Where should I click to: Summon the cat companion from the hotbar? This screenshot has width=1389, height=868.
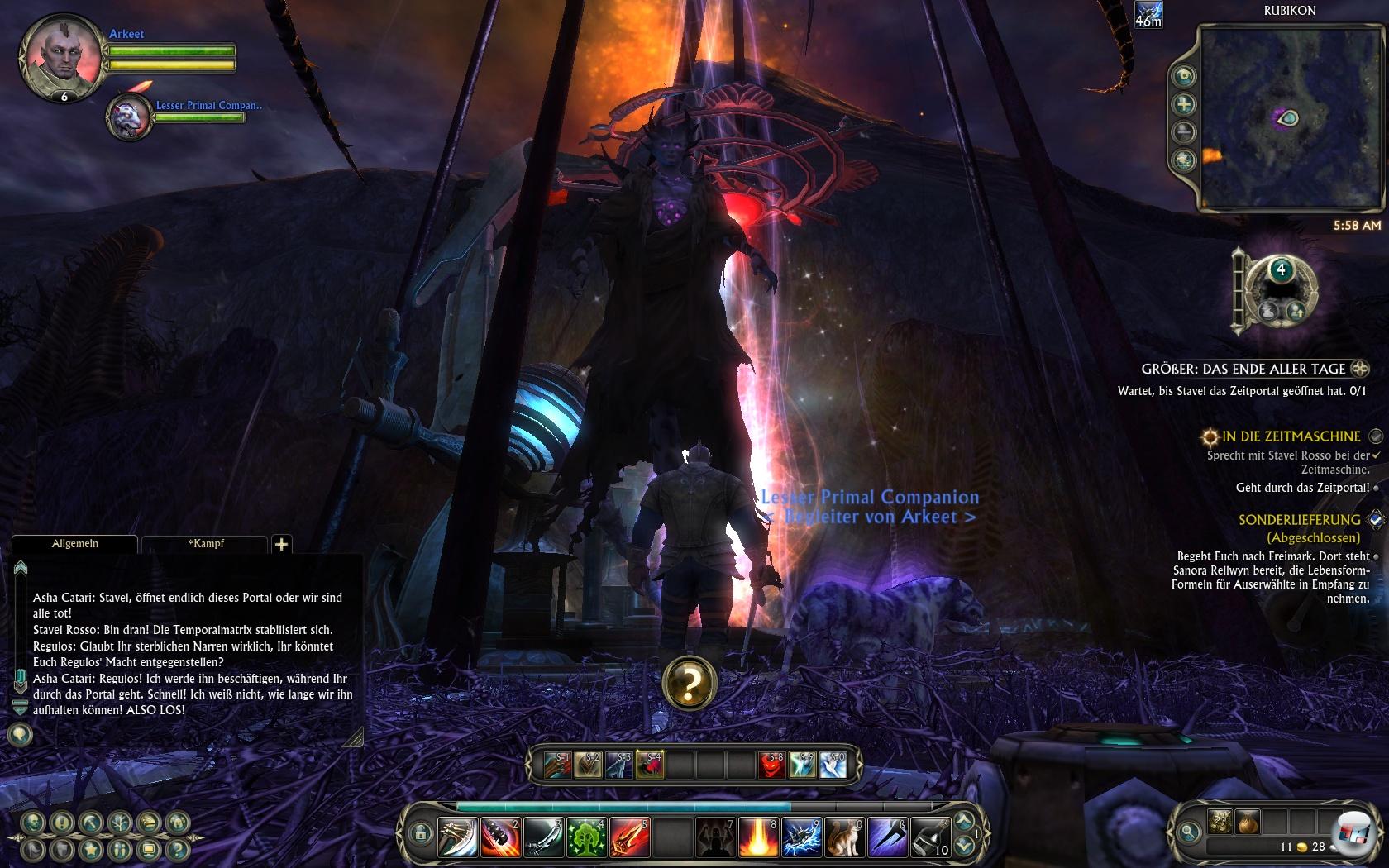coord(844,838)
